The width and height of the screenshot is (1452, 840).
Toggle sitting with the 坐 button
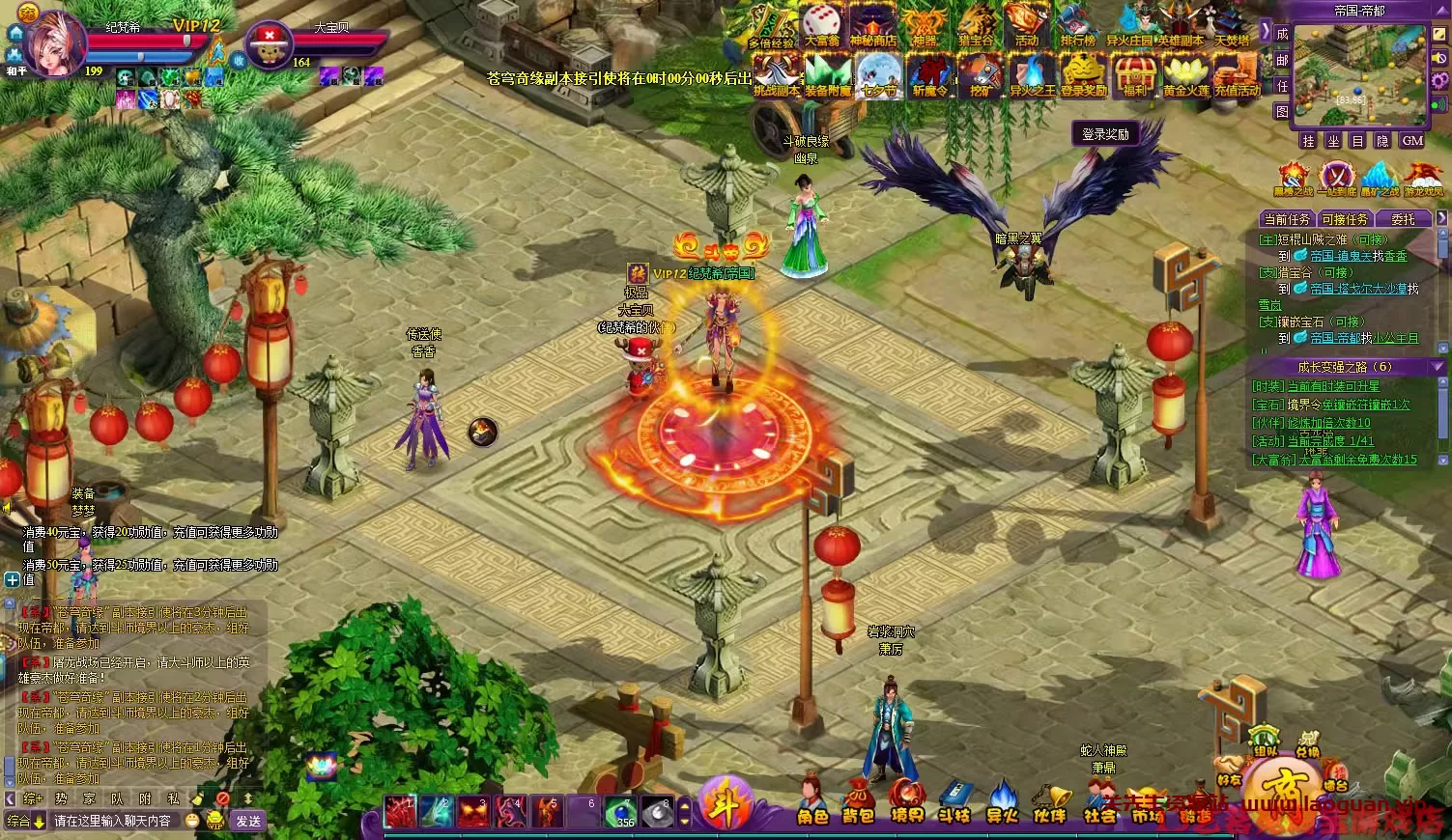tap(1332, 141)
